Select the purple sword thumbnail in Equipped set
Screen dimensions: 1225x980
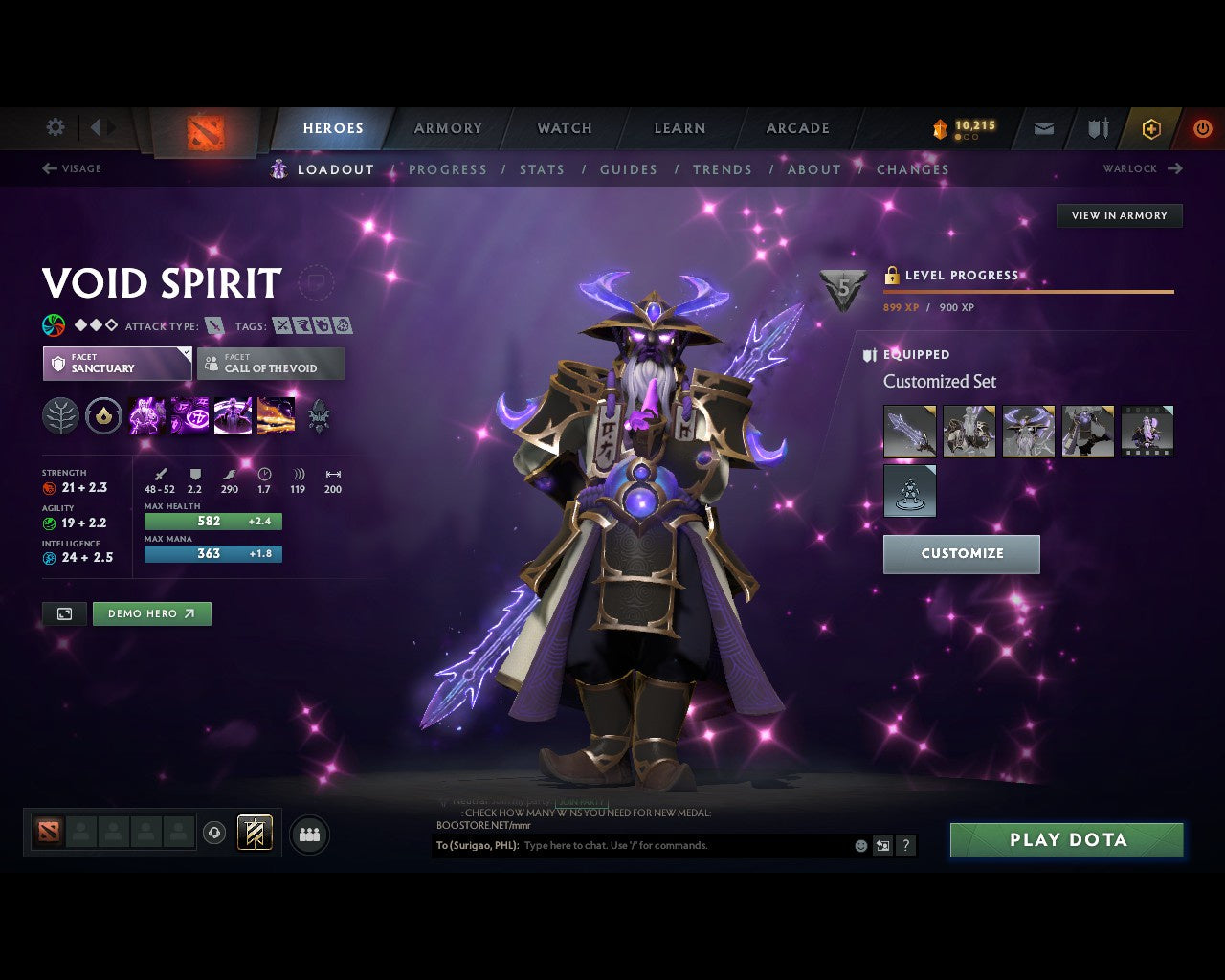pos(909,431)
